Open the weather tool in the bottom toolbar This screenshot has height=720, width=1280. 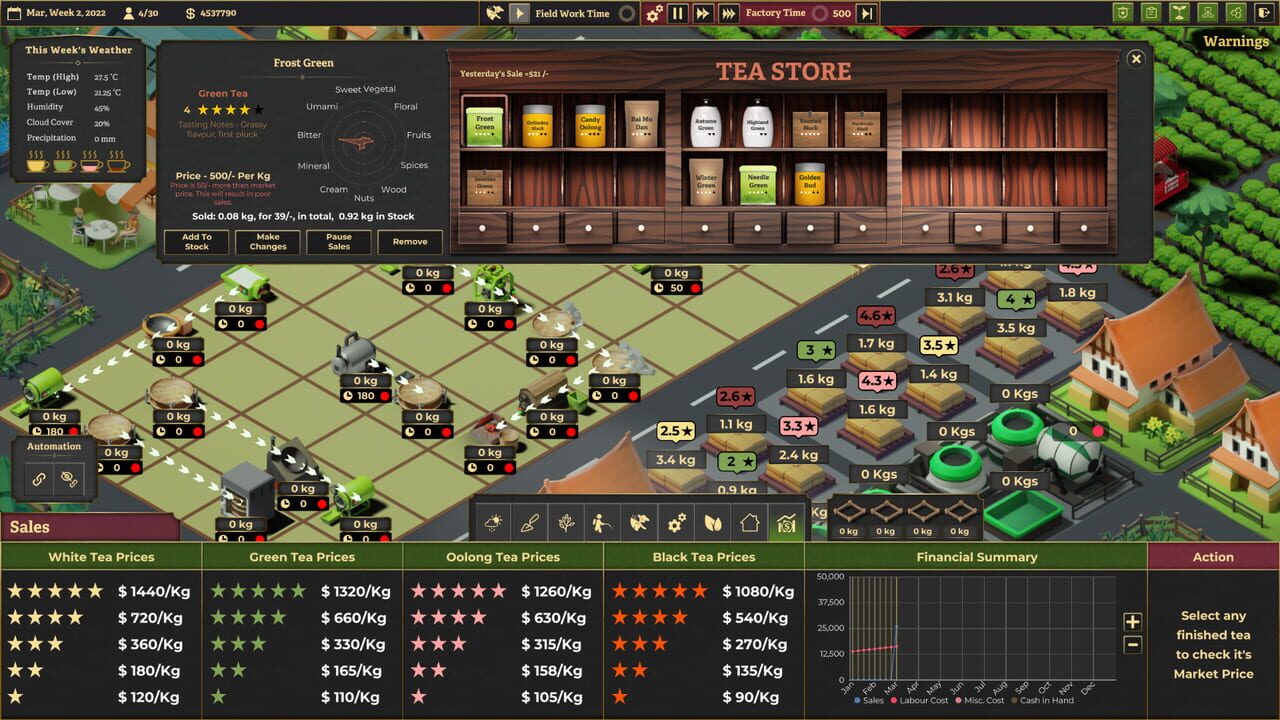point(493,522)
